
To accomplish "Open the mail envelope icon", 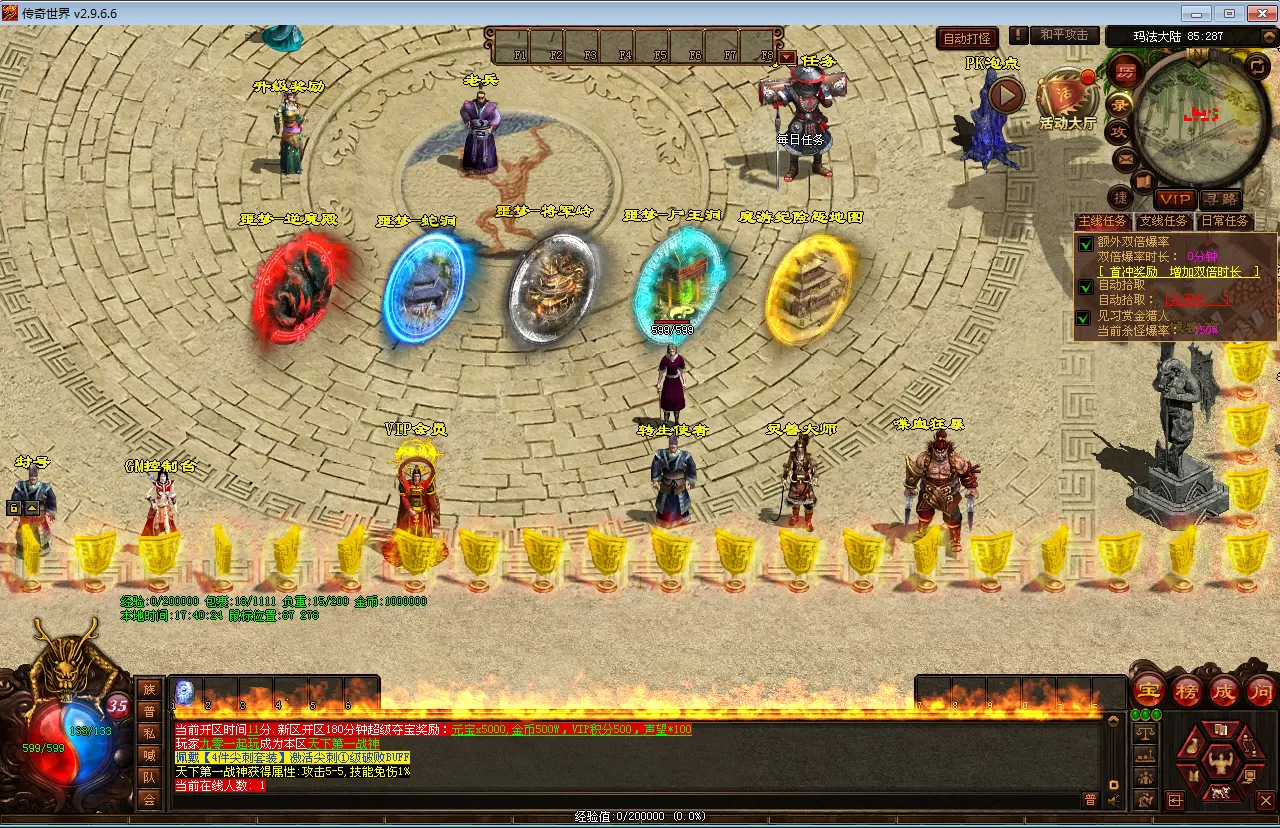I will click(1125, 158).
